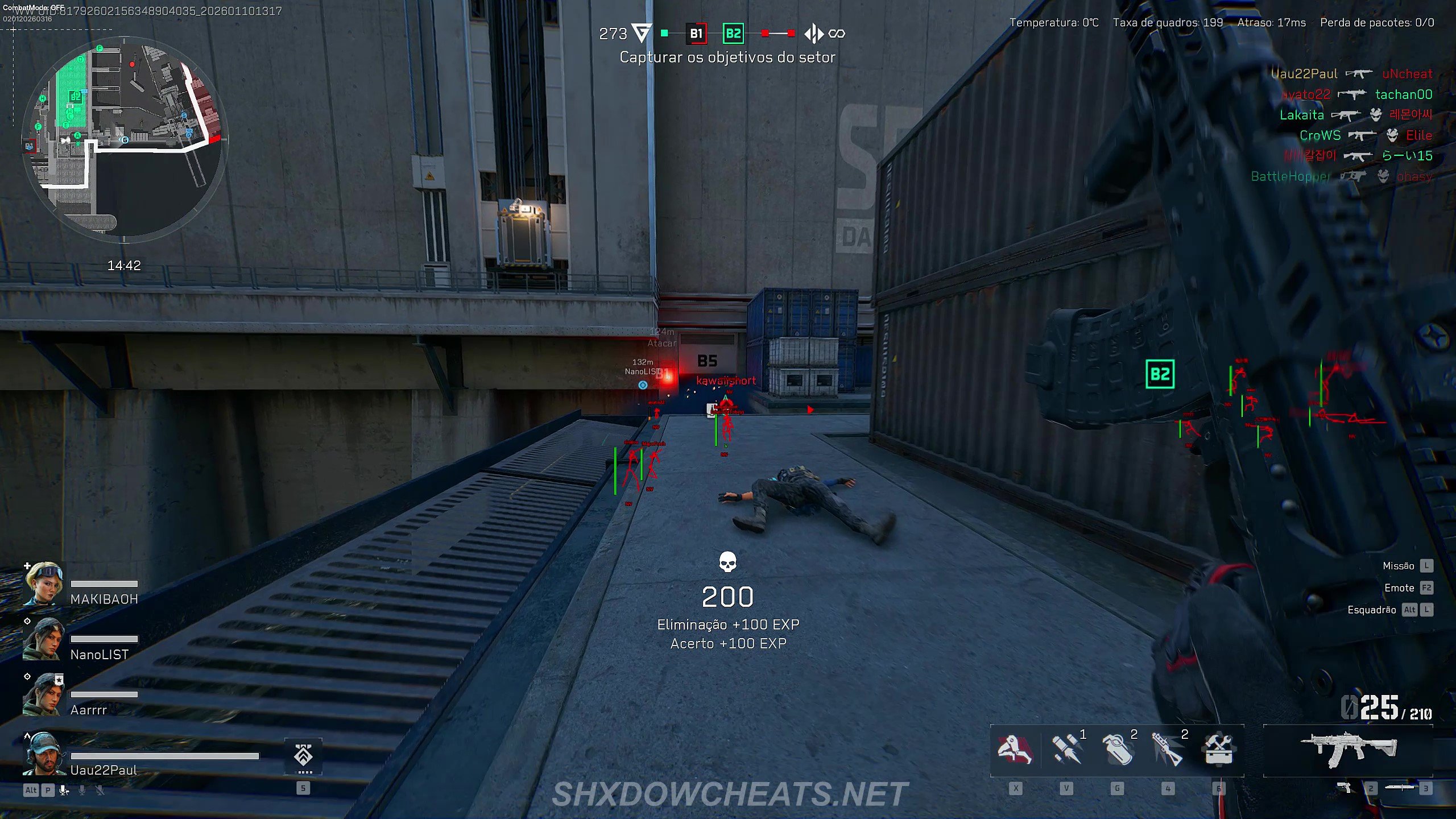Select the underbarrel launcher icon bound to 4
The image size is (1456, 819).
pos(1169,750)
